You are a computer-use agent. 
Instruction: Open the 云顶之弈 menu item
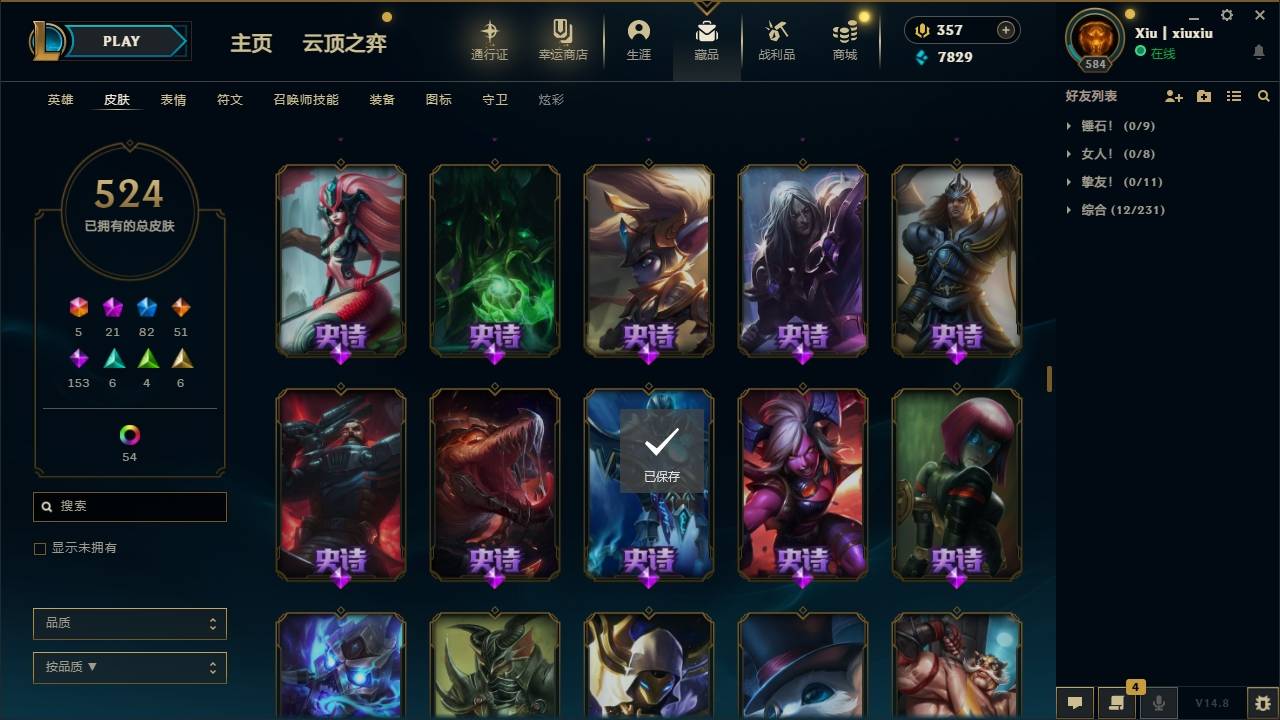point(344,43)
